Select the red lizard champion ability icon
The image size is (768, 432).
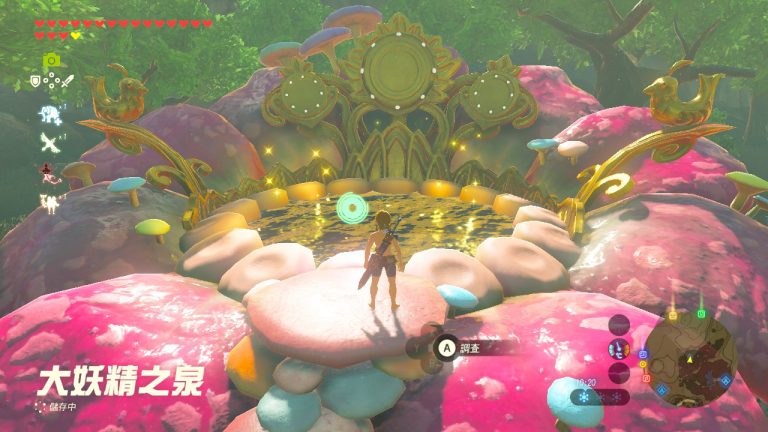(48, 173)
